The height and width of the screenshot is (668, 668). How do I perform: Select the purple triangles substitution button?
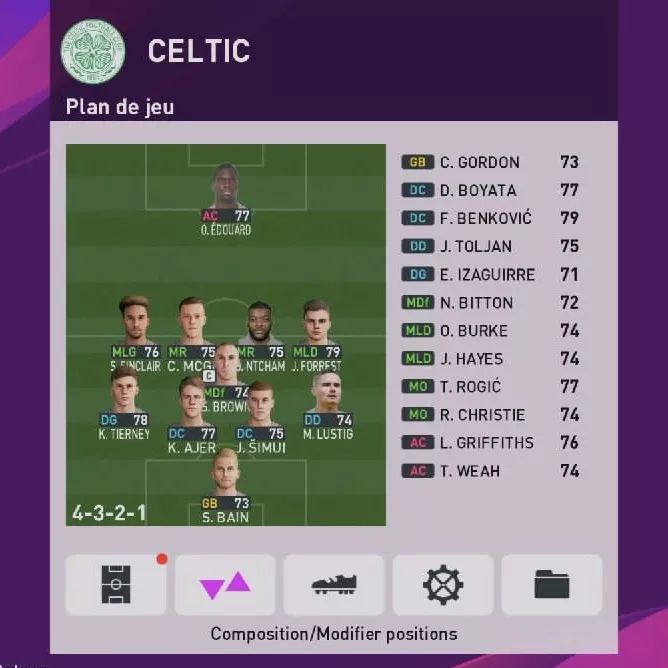click(225, 585)
